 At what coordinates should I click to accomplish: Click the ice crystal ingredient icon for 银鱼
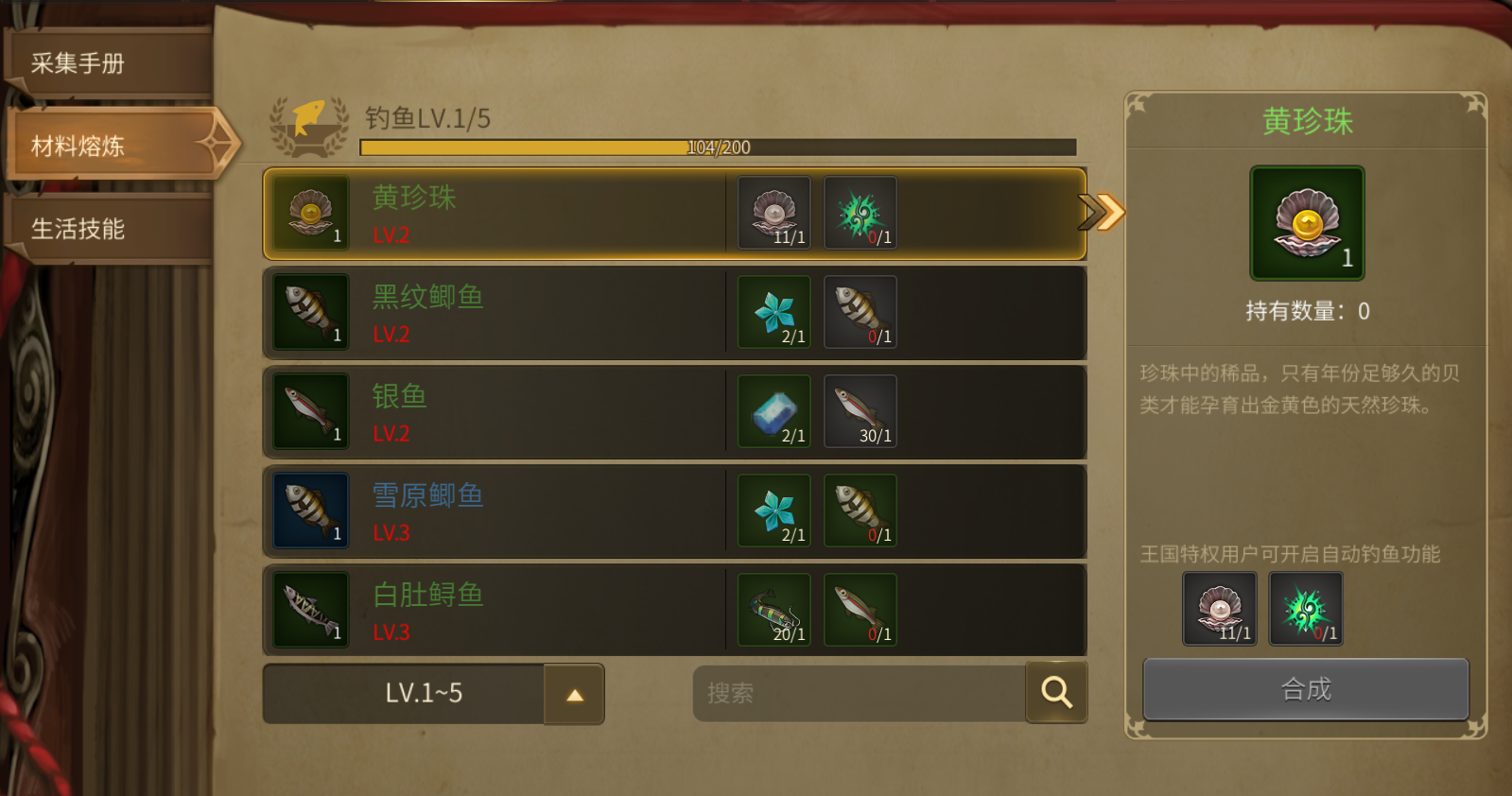point(773,410)
